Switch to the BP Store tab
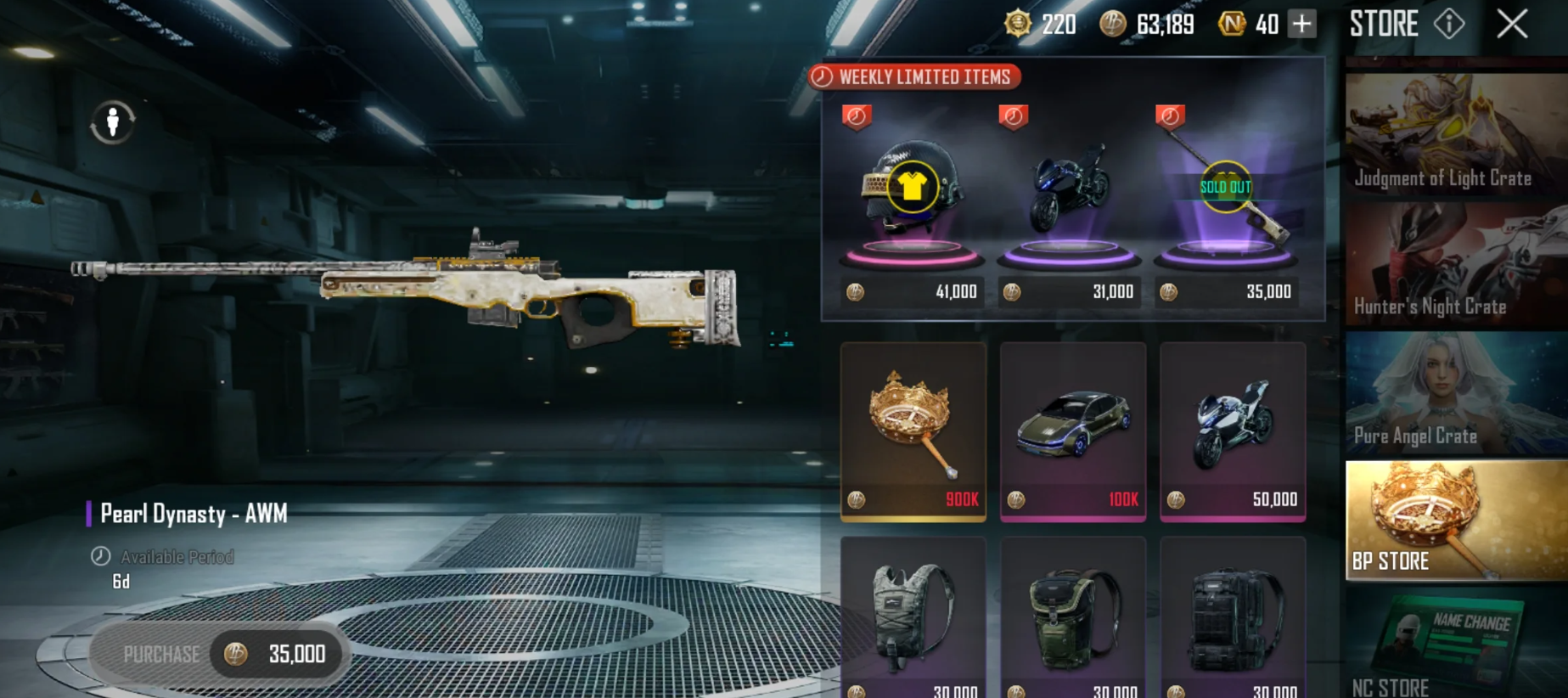1568x698 pixels. [x=1455, y=521]
